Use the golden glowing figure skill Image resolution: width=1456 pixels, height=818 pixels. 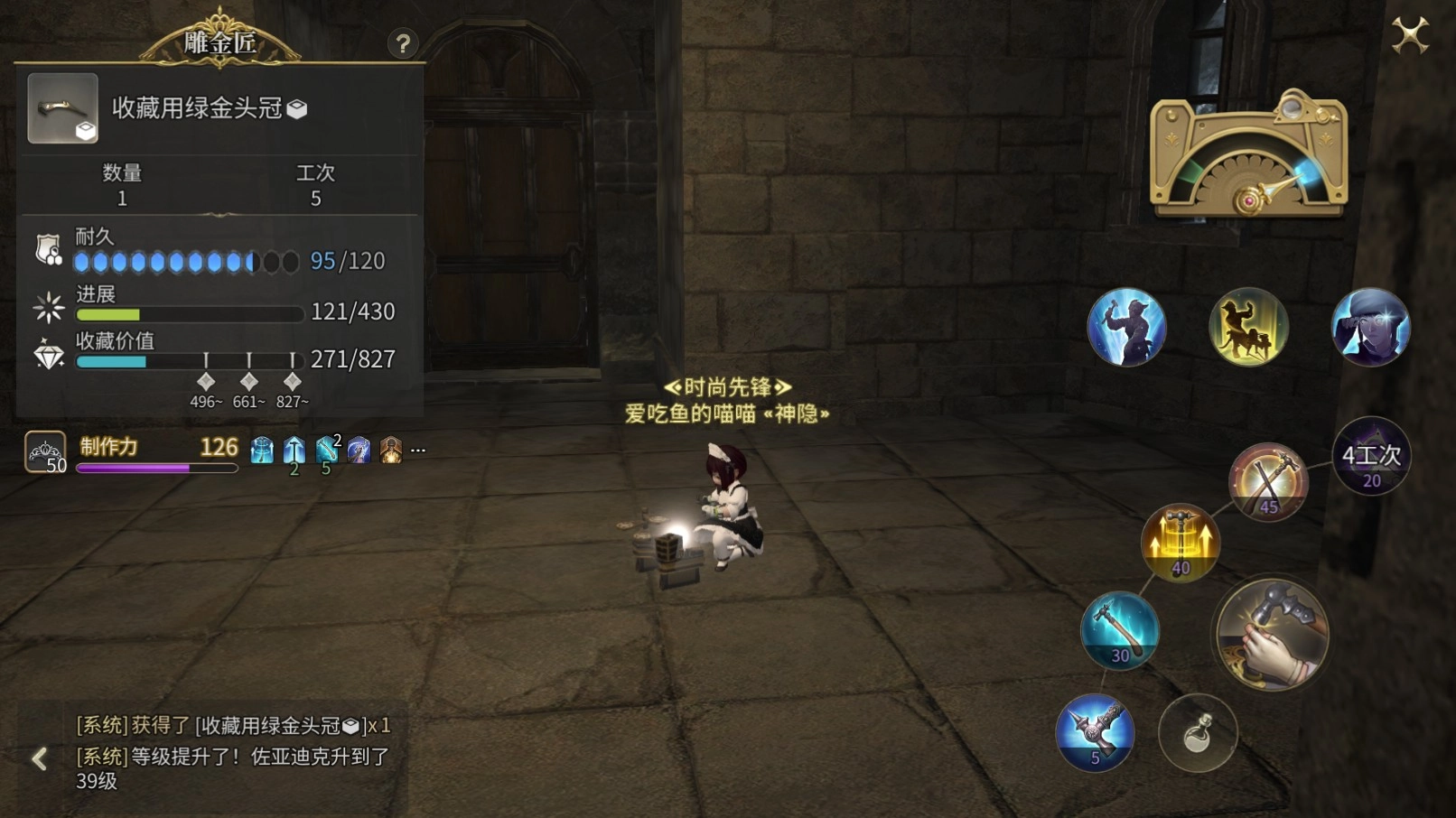click(1248, 327)
